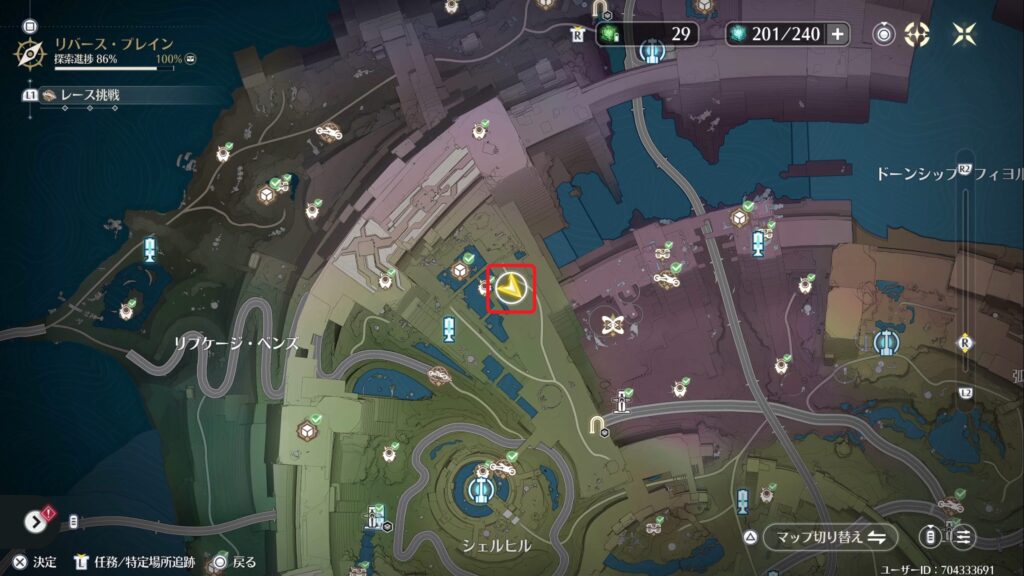Select the magnet-shaped marker near the road junction
This screenshot has width=1024, height=576.
pos(598,427)
